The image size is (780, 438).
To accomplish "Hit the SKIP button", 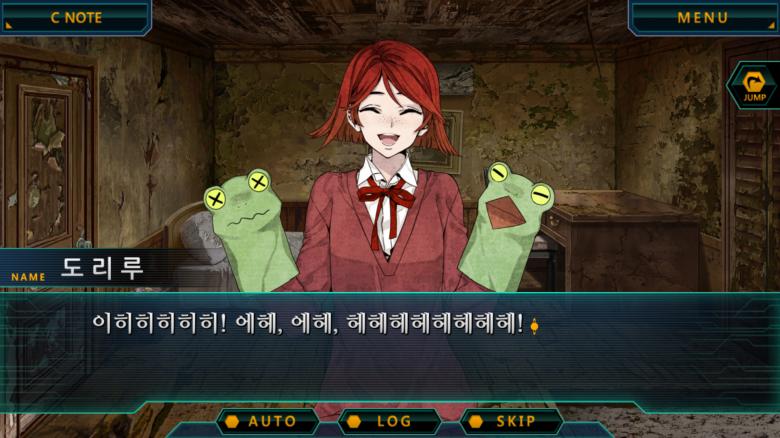I will [x=512, y=421].
